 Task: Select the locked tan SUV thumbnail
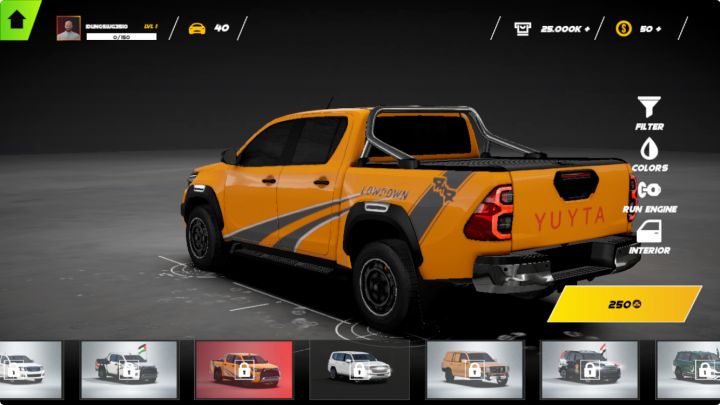click(475, 369)
